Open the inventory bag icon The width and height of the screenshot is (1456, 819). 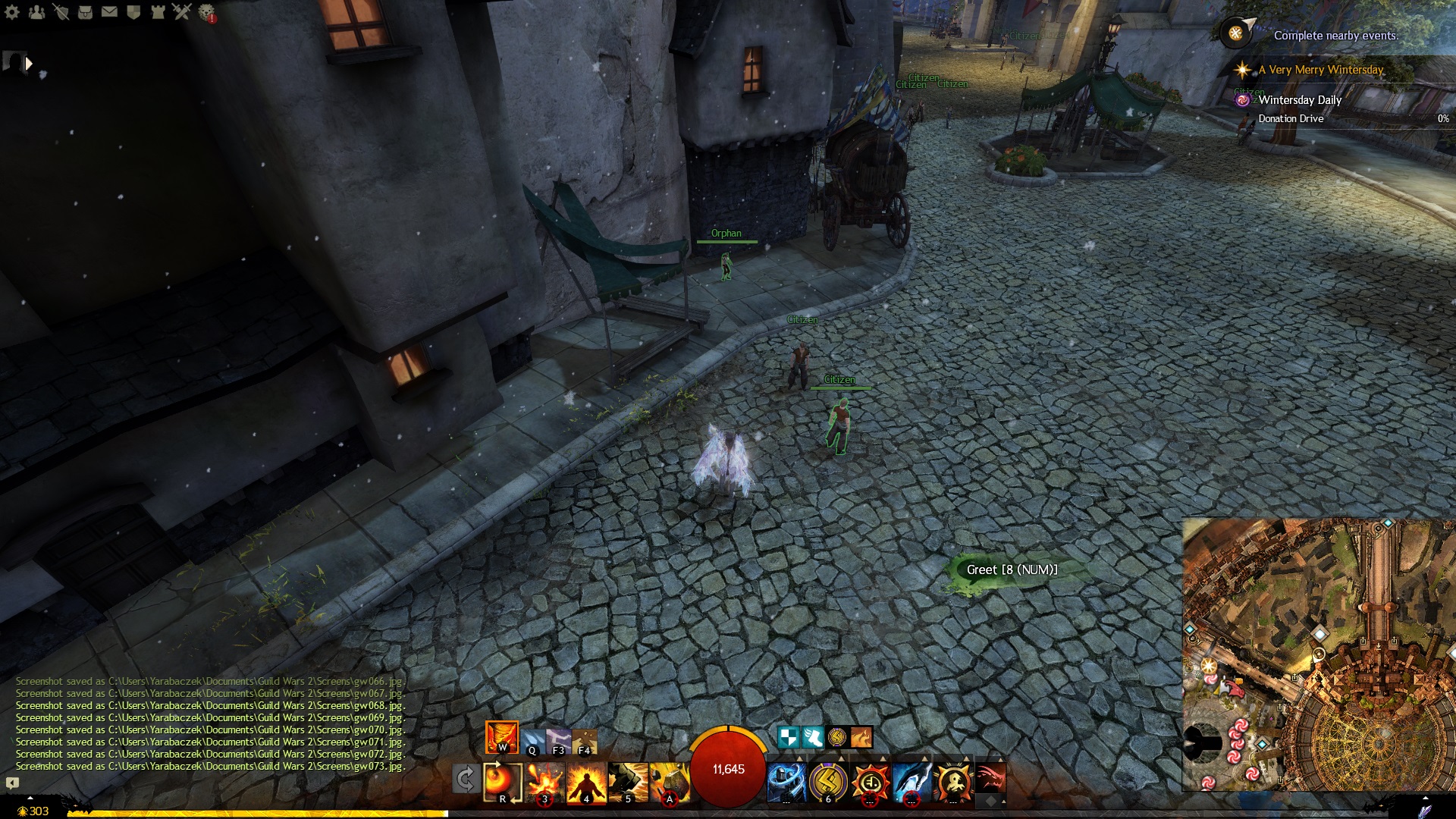coord(85,11)
